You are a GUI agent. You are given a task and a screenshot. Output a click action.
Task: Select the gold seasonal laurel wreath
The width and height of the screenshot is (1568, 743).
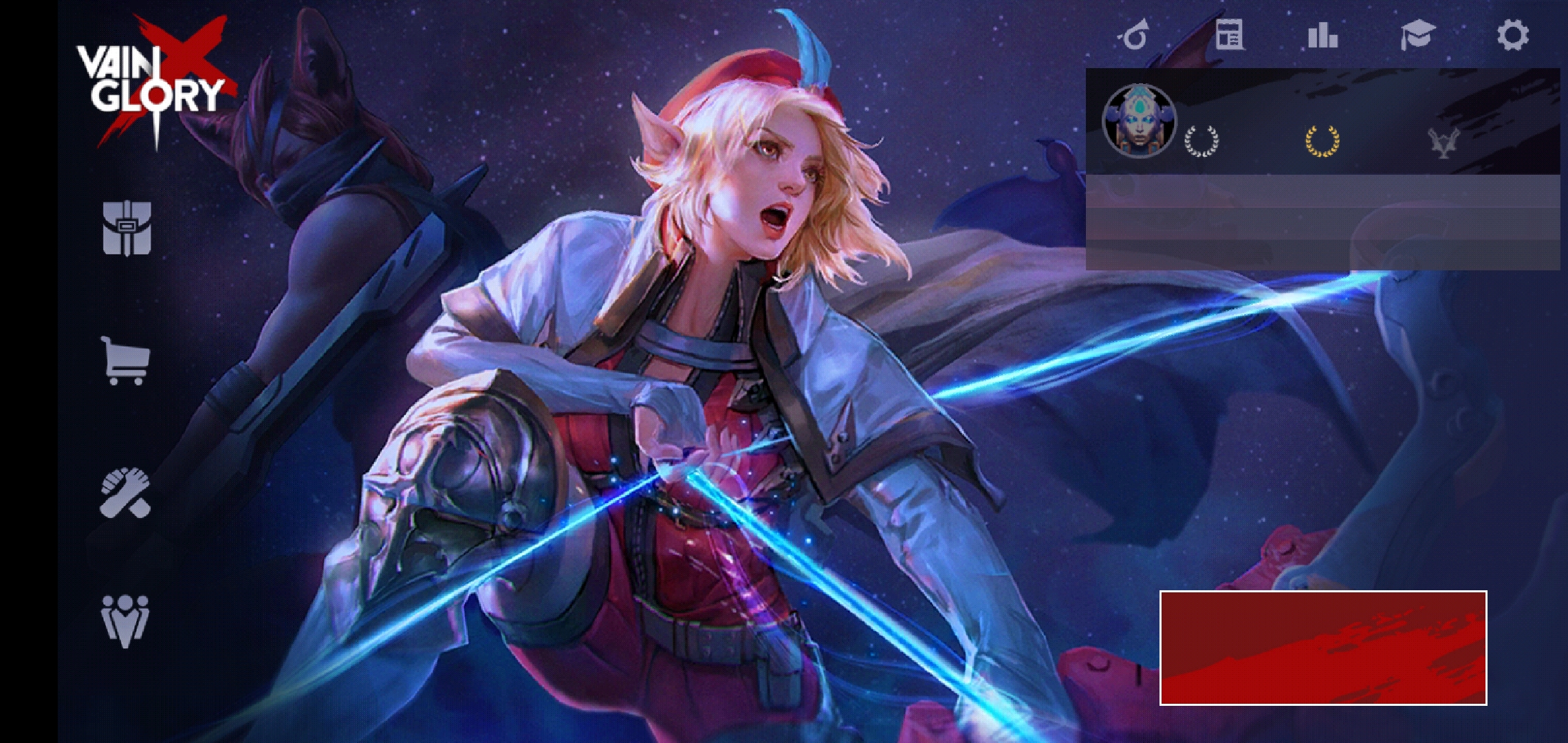1322,141
